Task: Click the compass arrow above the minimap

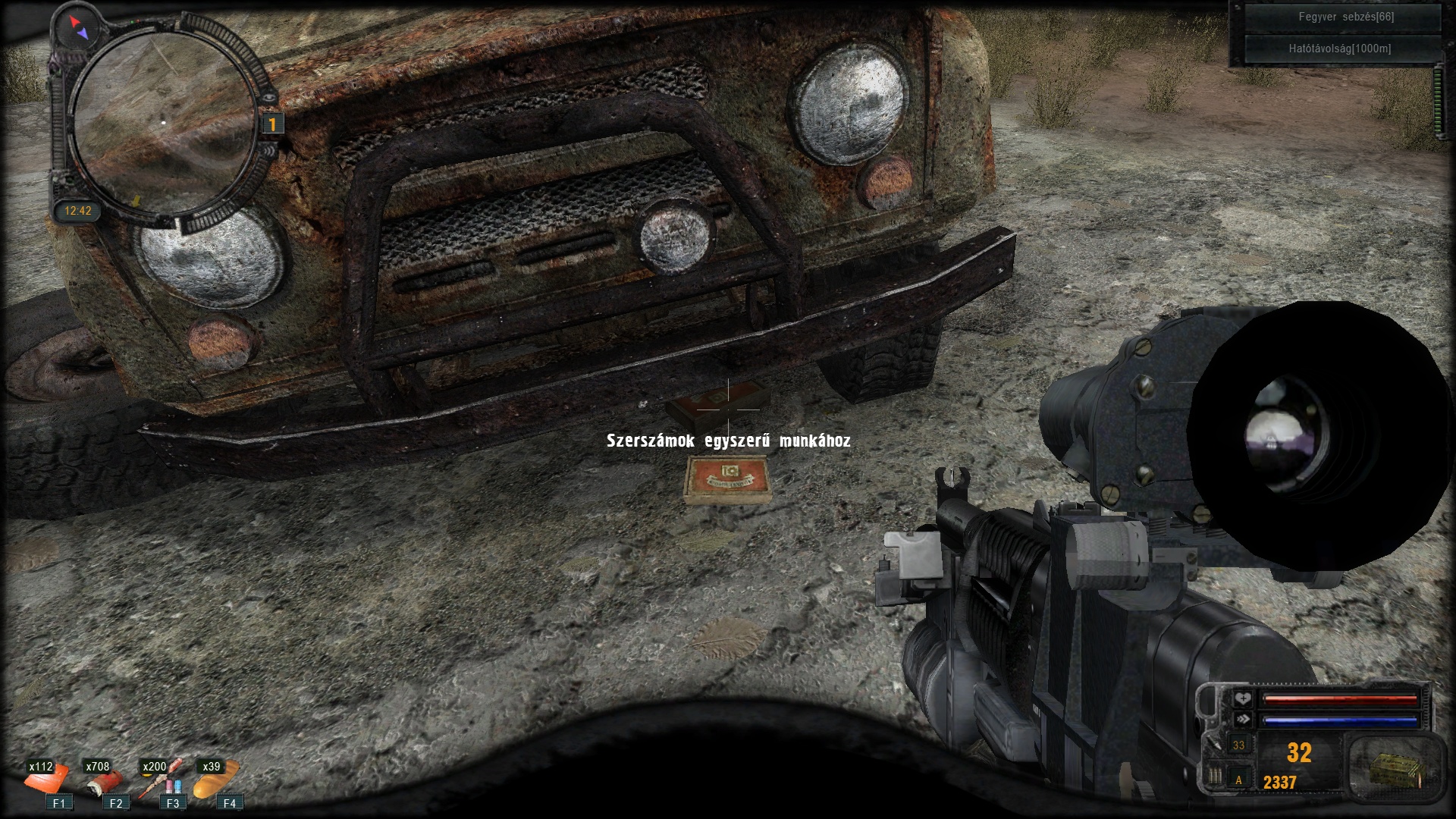Action: [x=79, y=28]
